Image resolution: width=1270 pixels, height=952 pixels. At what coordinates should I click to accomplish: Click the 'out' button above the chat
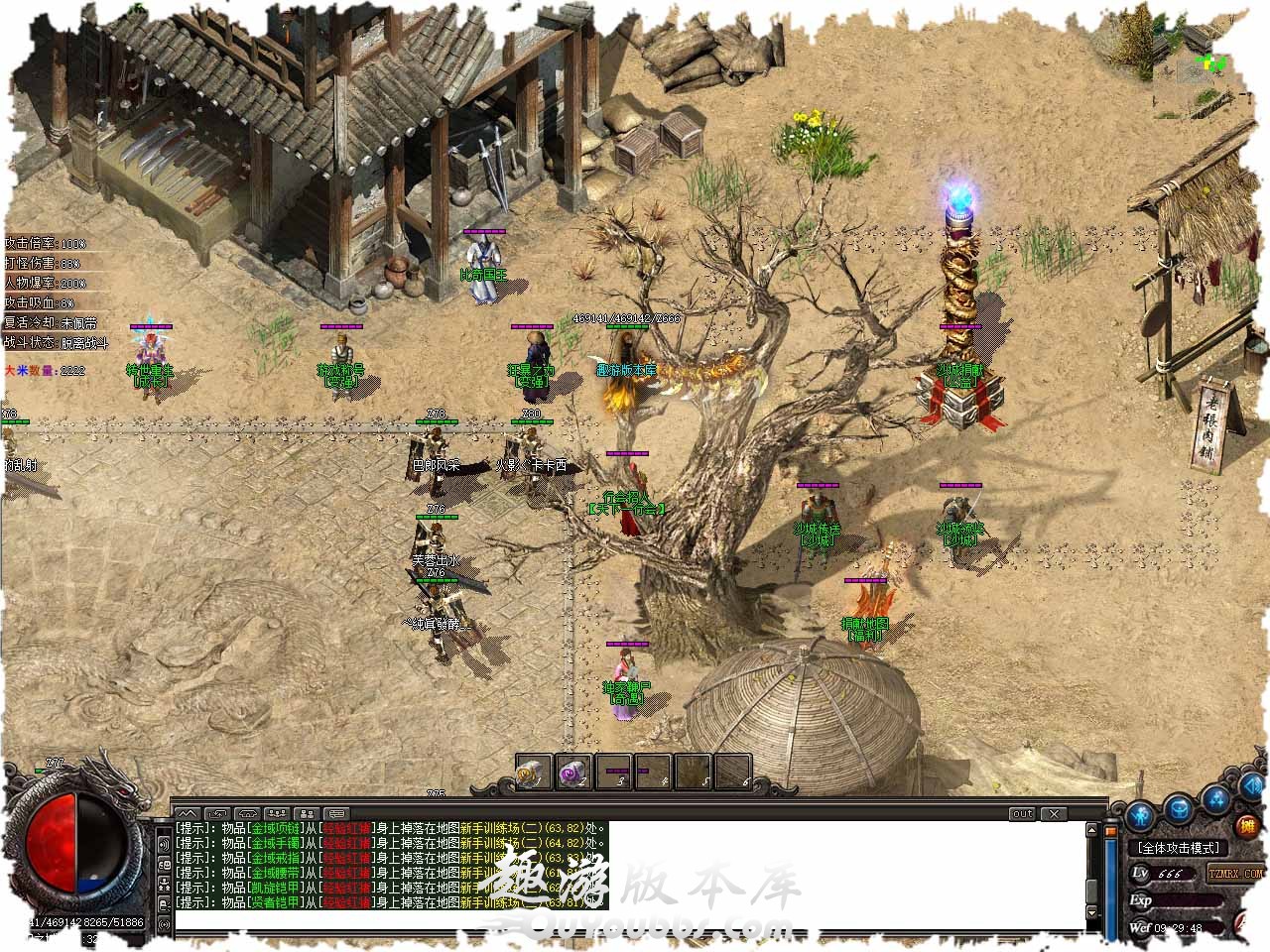click(x=1022, y=814)
